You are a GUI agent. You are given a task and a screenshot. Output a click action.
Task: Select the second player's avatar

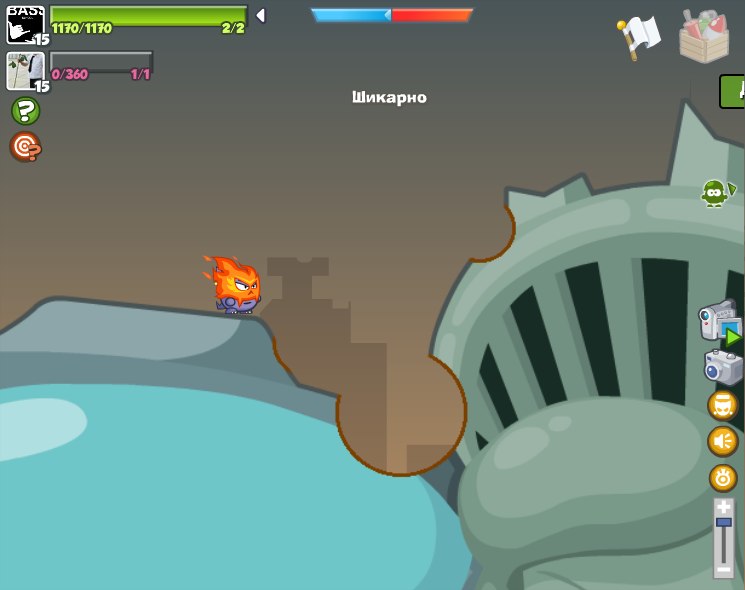tap(24, 71)
